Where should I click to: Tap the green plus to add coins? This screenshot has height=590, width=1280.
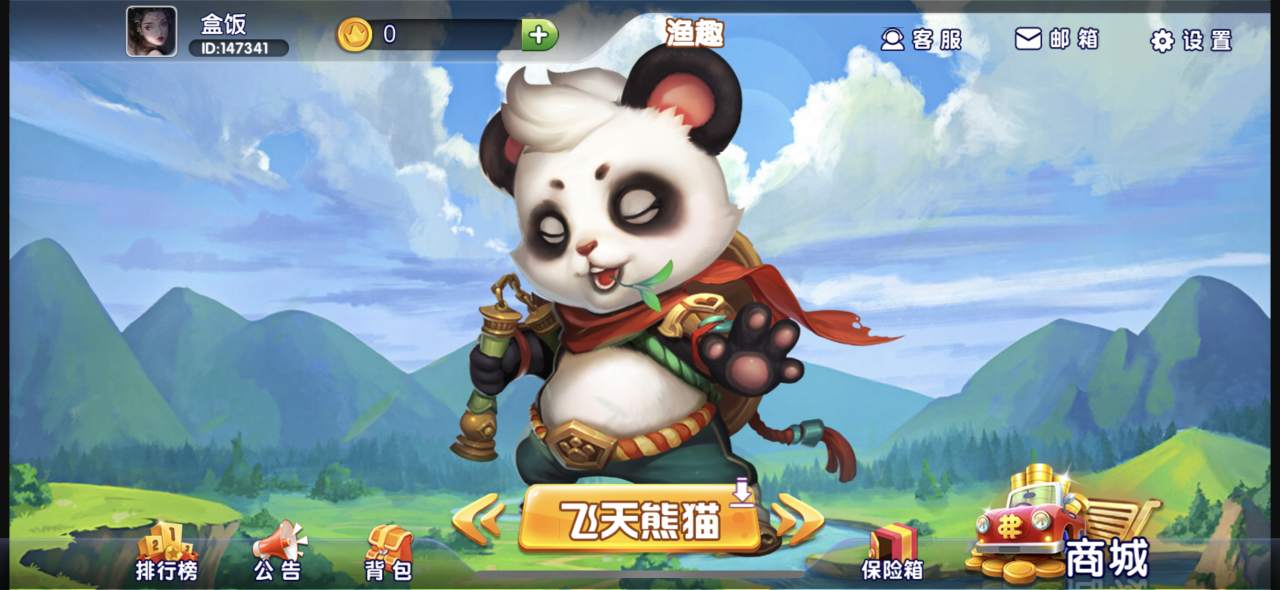click(x=539, y=35)
